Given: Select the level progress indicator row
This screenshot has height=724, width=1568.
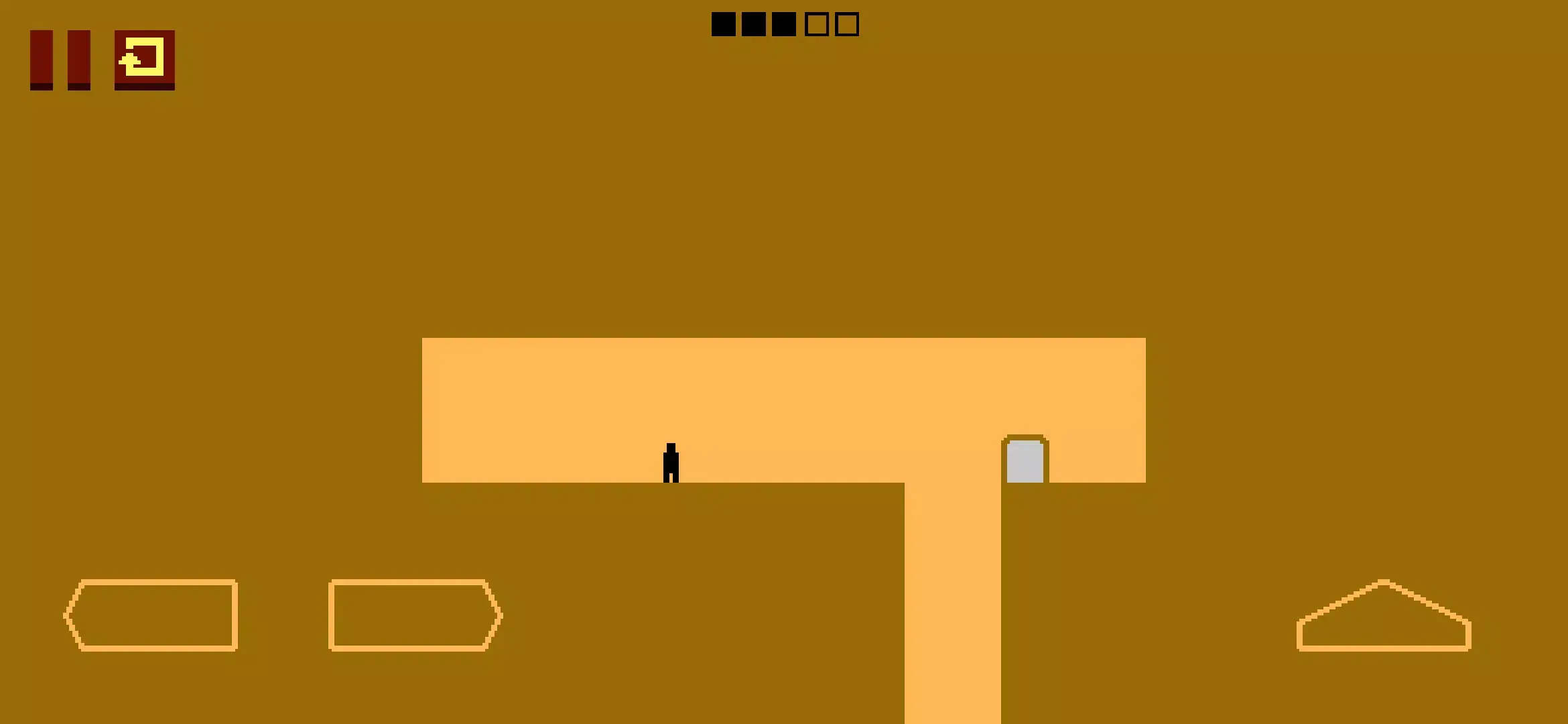Looking at the screenshot, I should [784, 23].
